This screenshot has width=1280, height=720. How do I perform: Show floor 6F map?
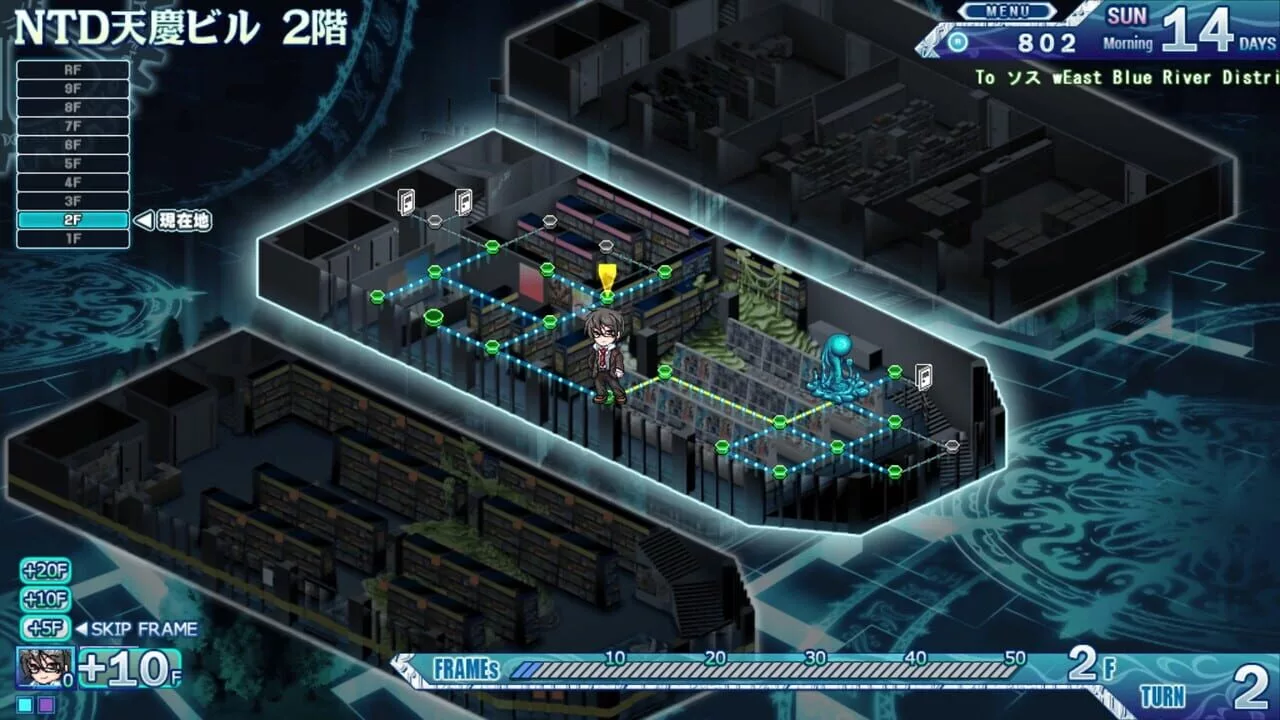[73, 145]
